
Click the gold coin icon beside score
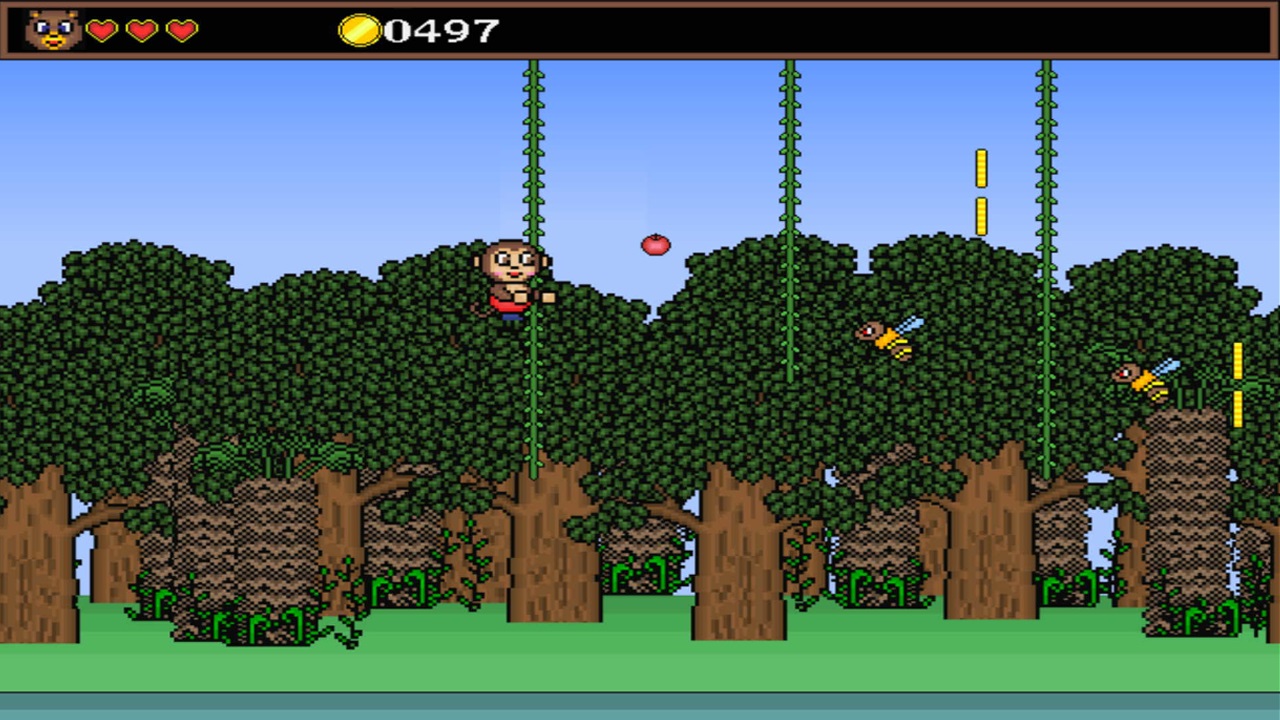point(361,31)
